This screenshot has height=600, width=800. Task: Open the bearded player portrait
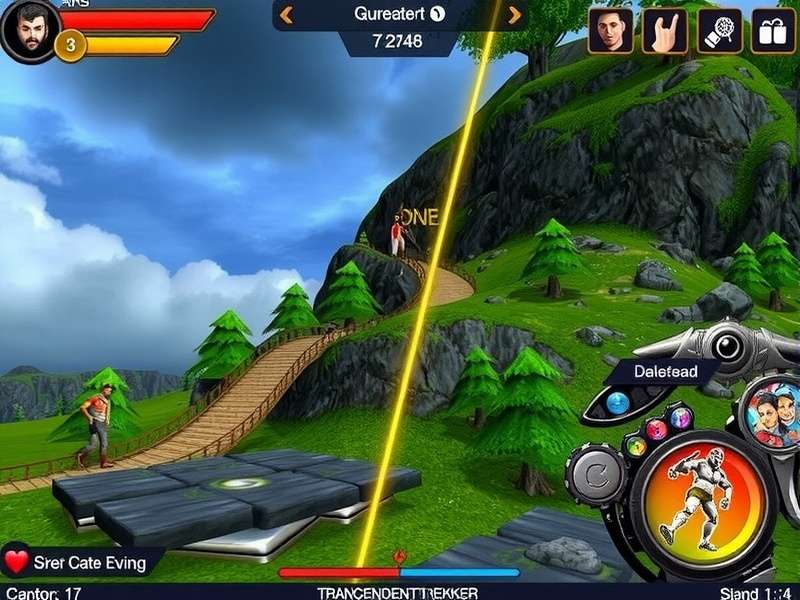(27, 30)
